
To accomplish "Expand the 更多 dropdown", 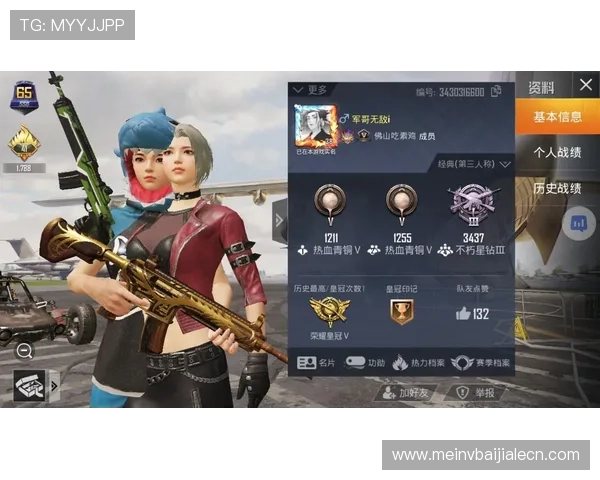I will pos(310,90).
